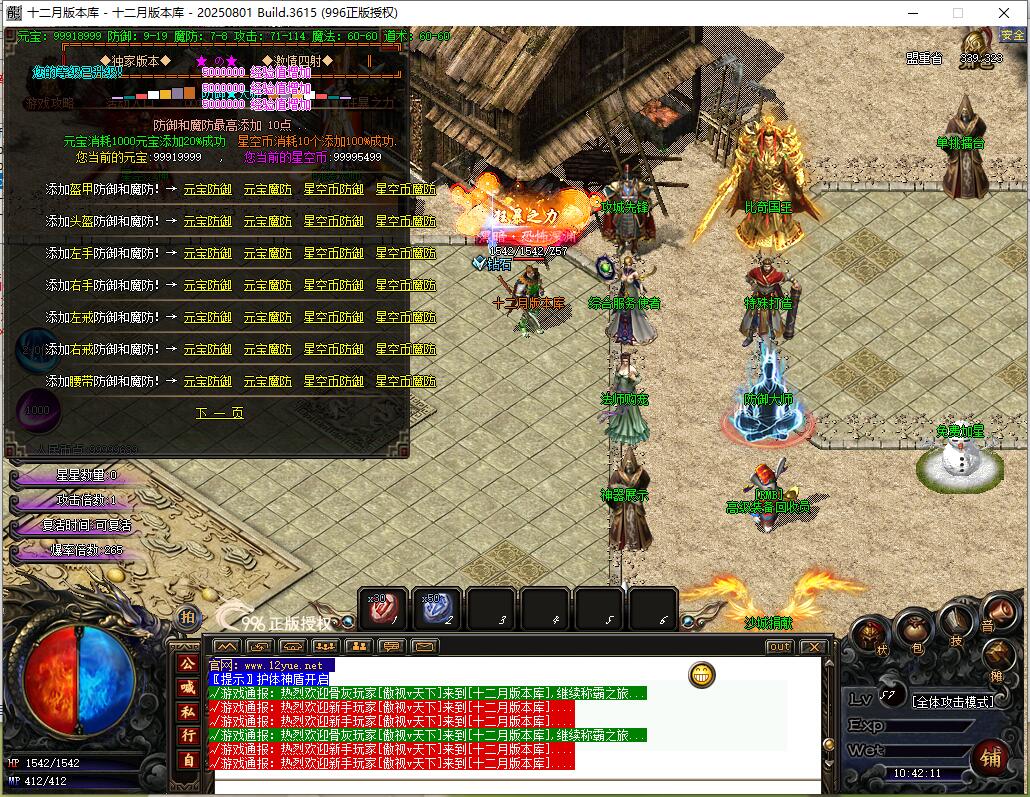The image size is (1030, 797).
Task: Open the bag via the 包 icon
Action: click(913, 631)
